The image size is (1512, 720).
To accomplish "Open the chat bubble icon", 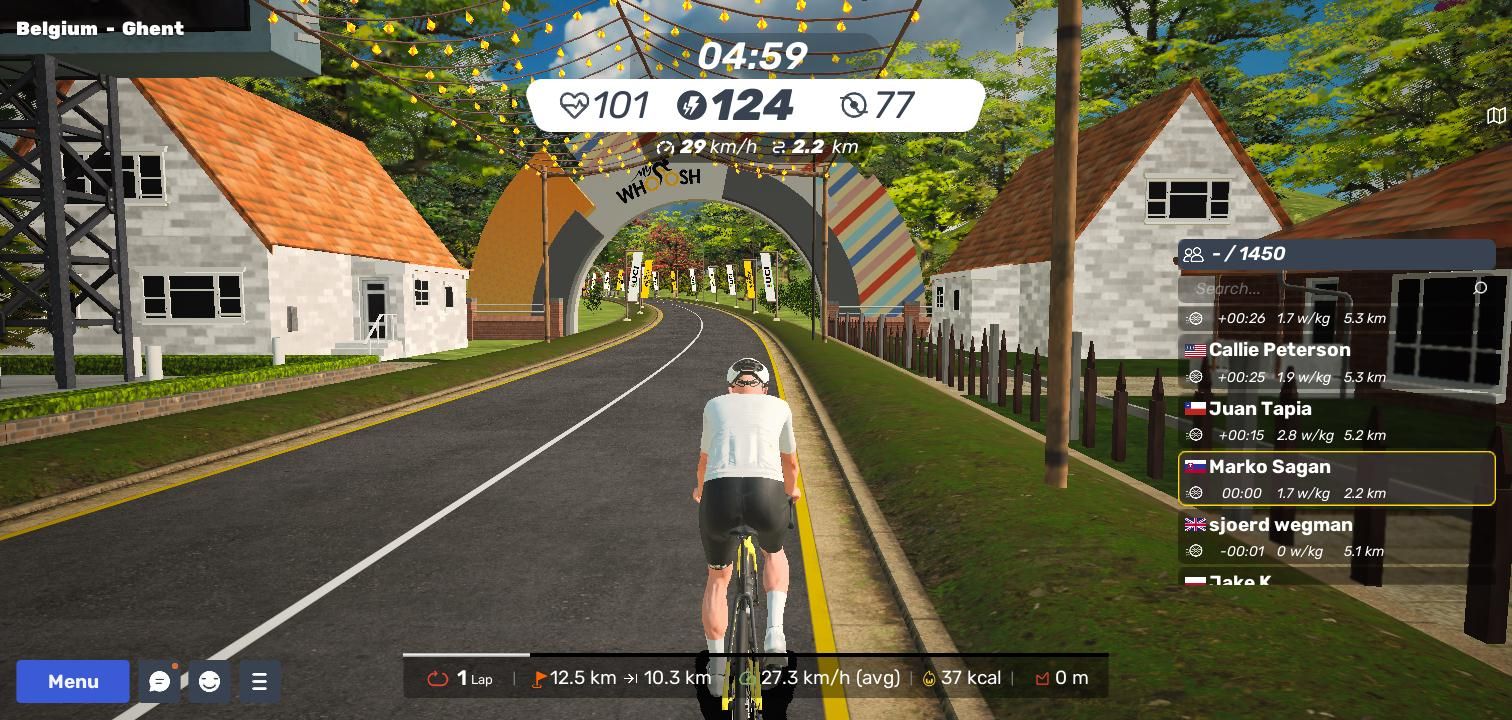I will [x=159, y=681].
